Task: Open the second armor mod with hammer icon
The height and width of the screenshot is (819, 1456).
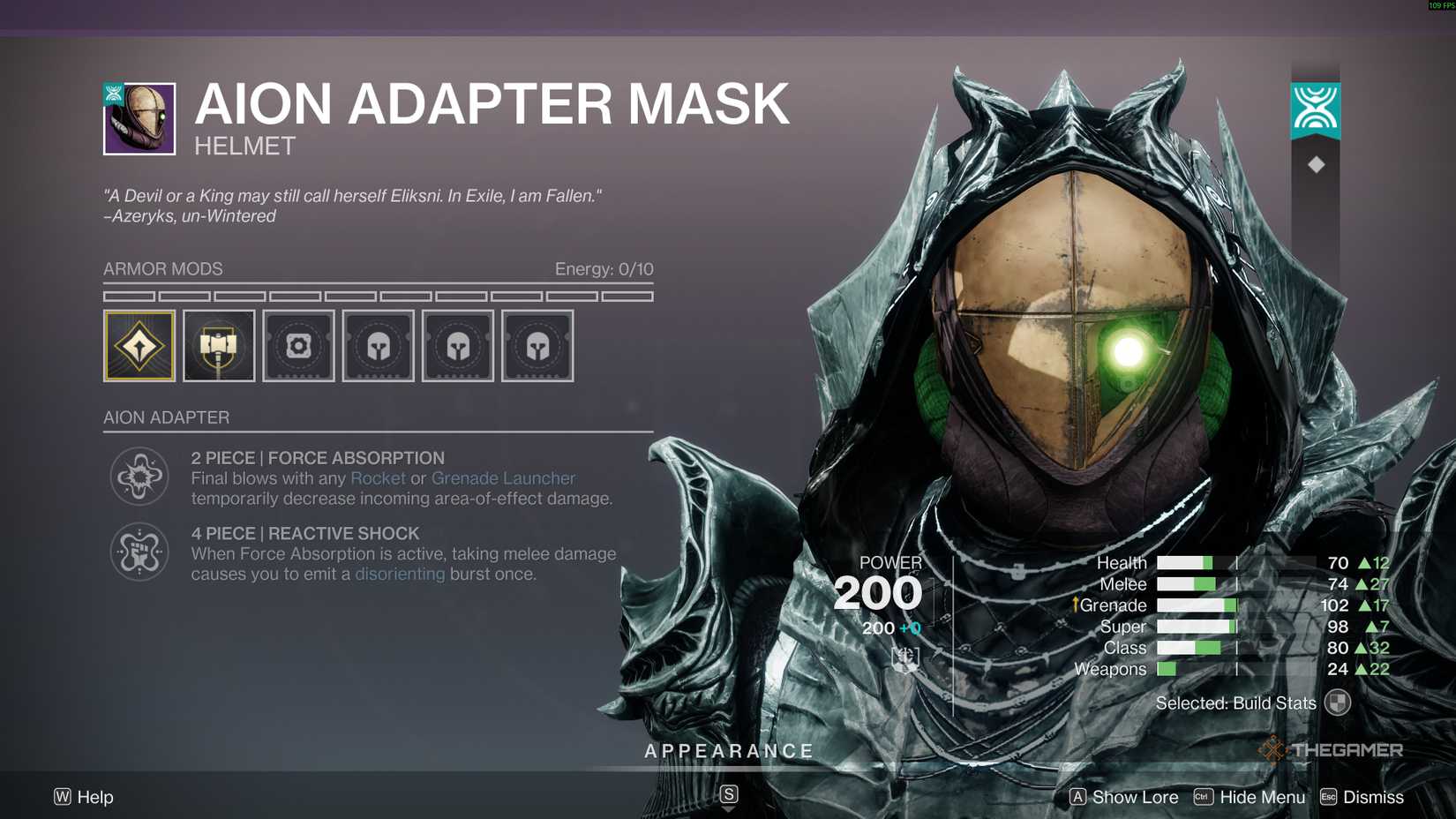Action: (218, 346)
